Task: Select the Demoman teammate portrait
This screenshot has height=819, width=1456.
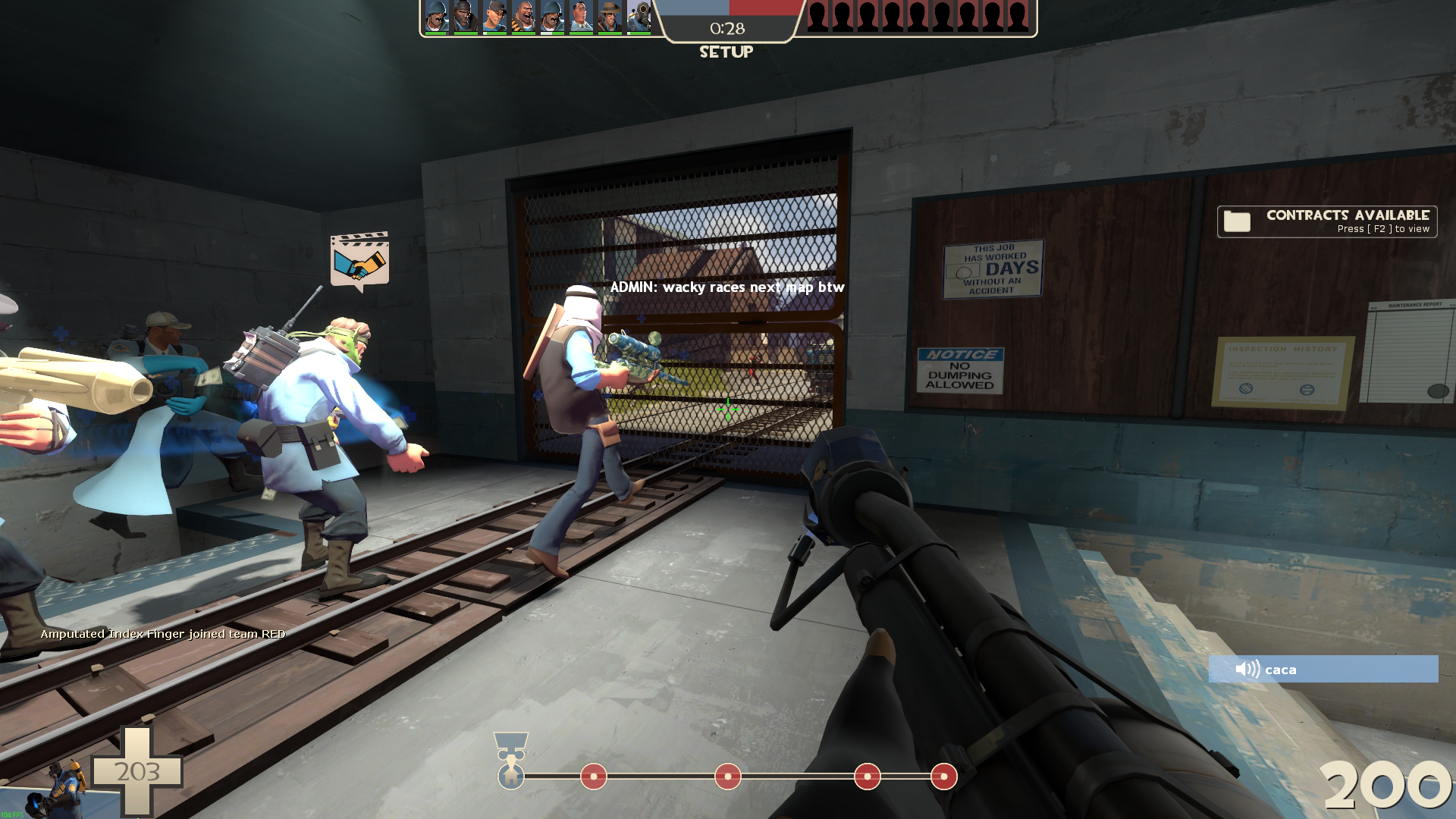Action: (465, 17)
